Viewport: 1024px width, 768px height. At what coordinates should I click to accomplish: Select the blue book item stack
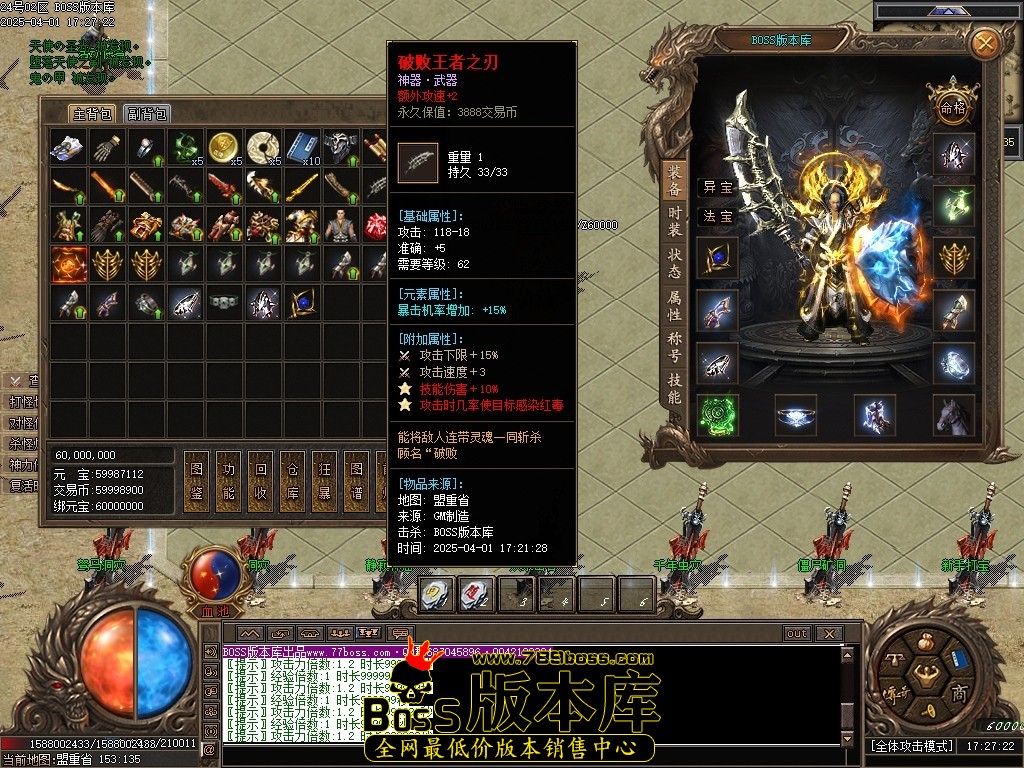301,148
